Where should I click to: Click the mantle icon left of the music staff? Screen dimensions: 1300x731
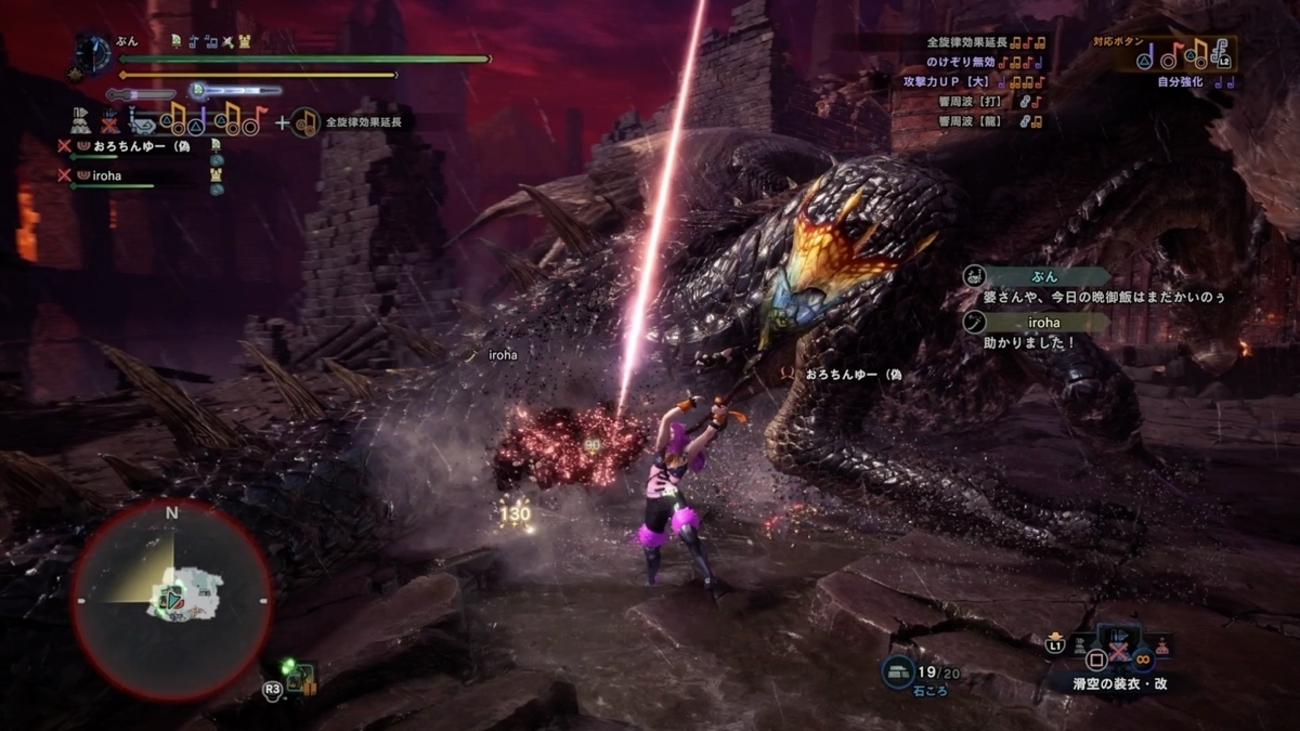pos(80,121)
